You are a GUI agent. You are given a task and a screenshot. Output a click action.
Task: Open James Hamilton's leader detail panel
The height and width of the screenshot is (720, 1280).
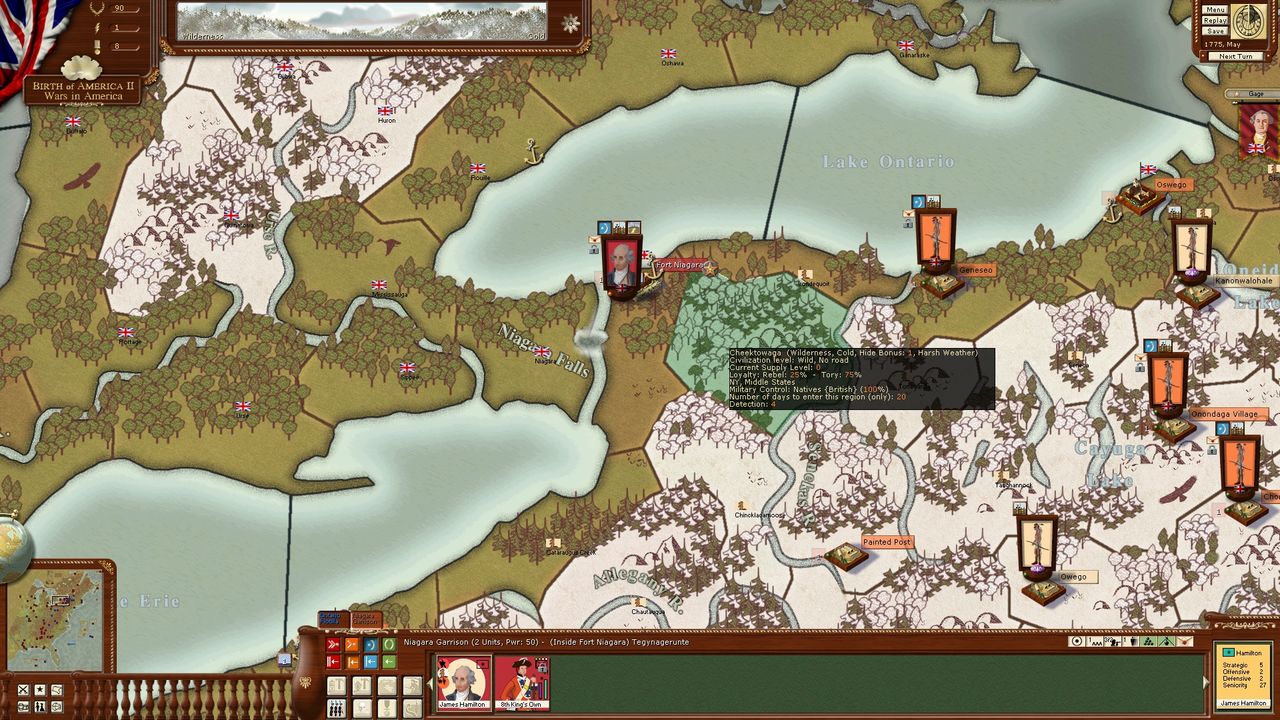click(x=1243, y=675)
